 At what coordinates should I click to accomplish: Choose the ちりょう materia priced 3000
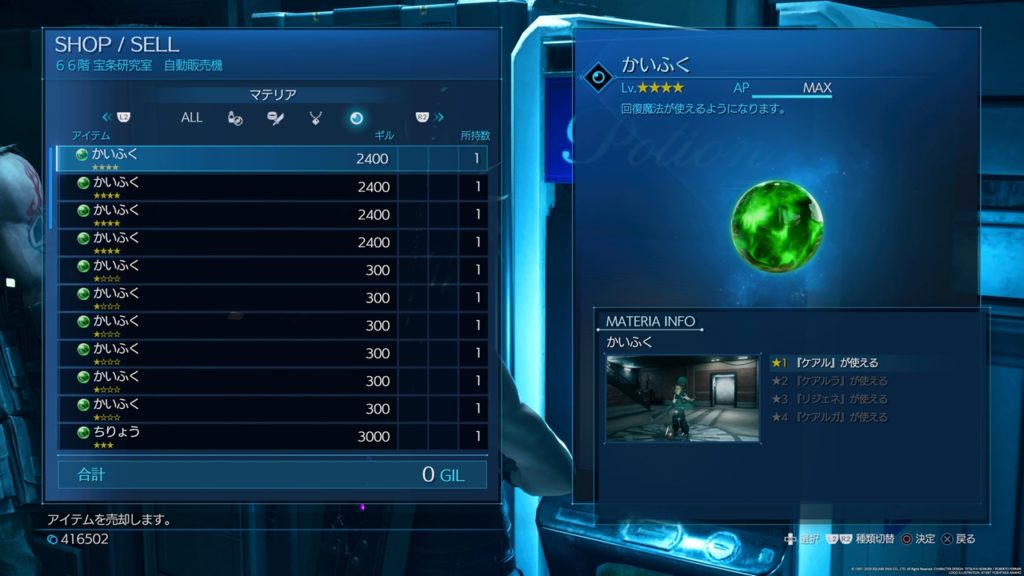click(270, 436)
